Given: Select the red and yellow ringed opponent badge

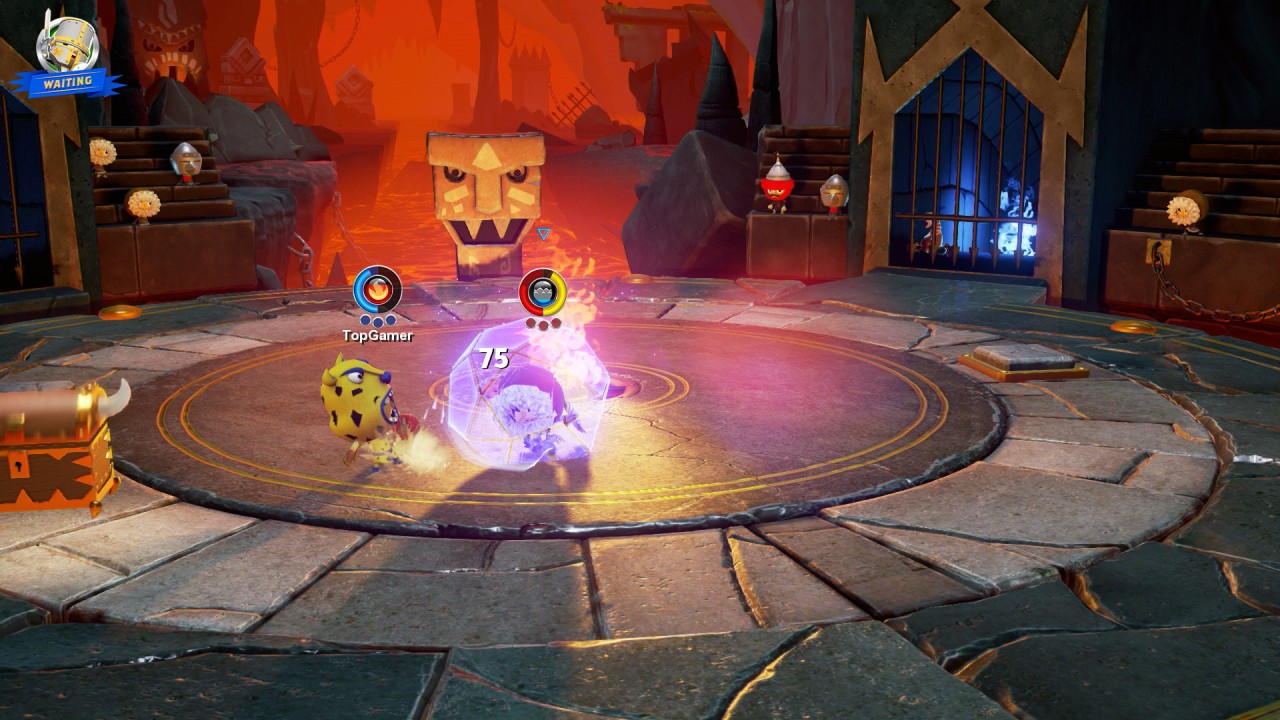Looking at the screenshot, I should 543,292.
